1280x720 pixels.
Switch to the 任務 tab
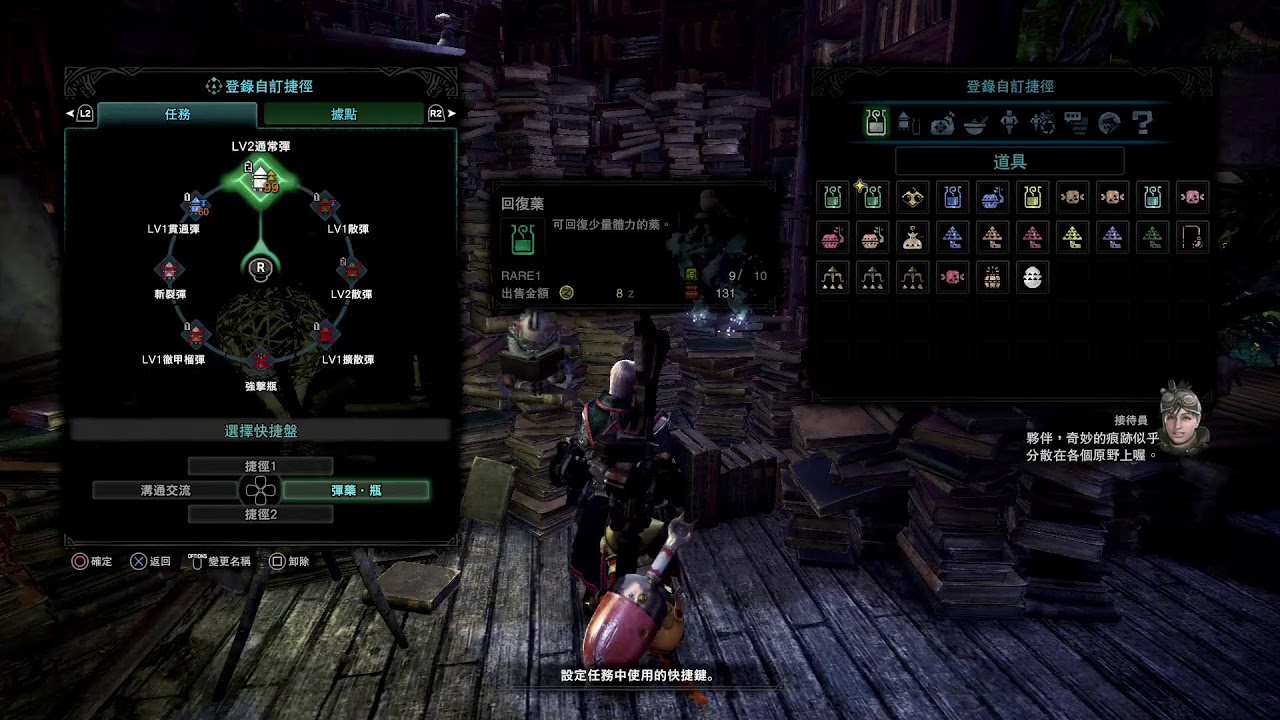point(177,114)
